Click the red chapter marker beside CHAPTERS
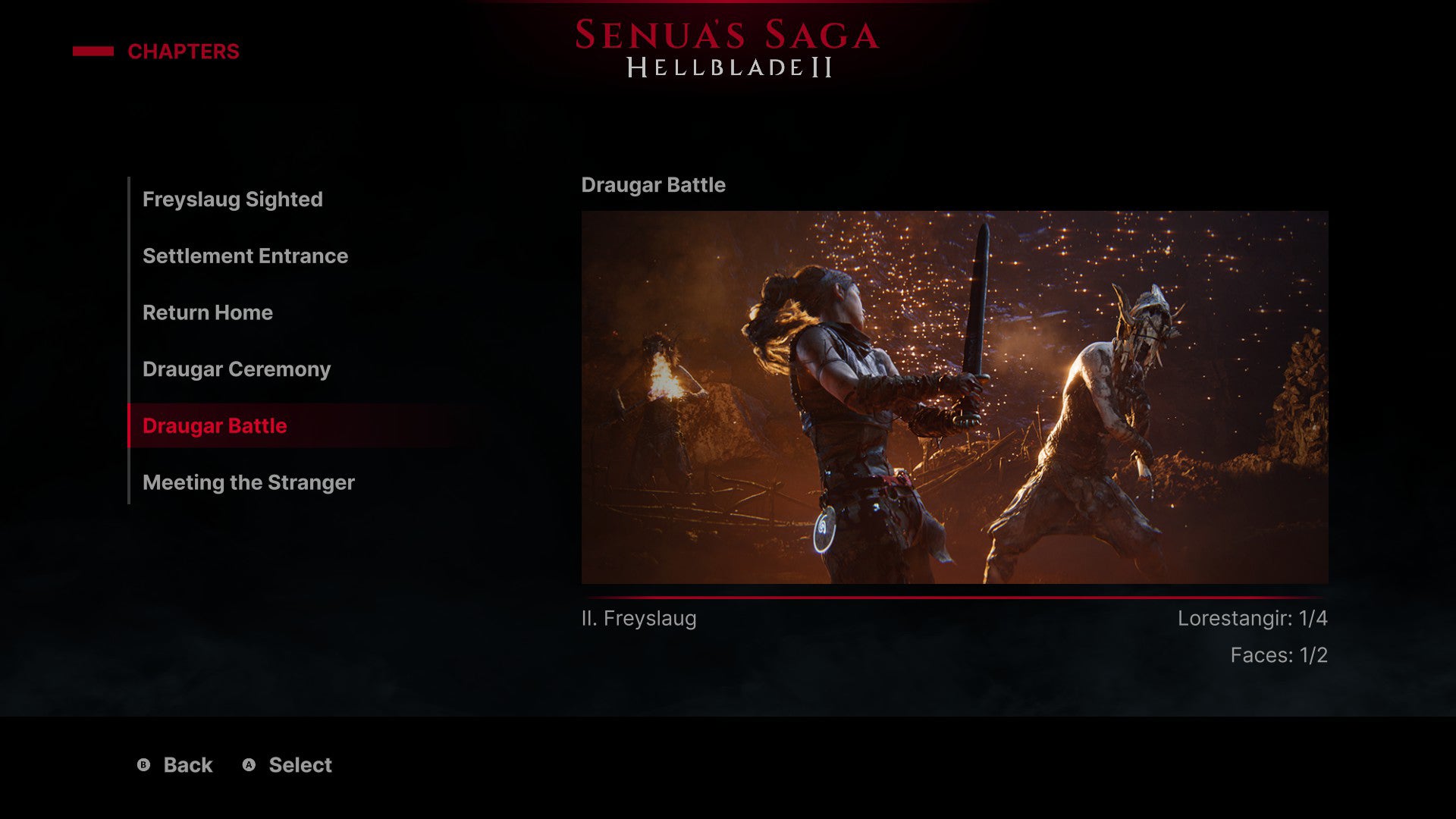Image resolution: width=1456 pixels, height=819 pixels. (92, 52)
